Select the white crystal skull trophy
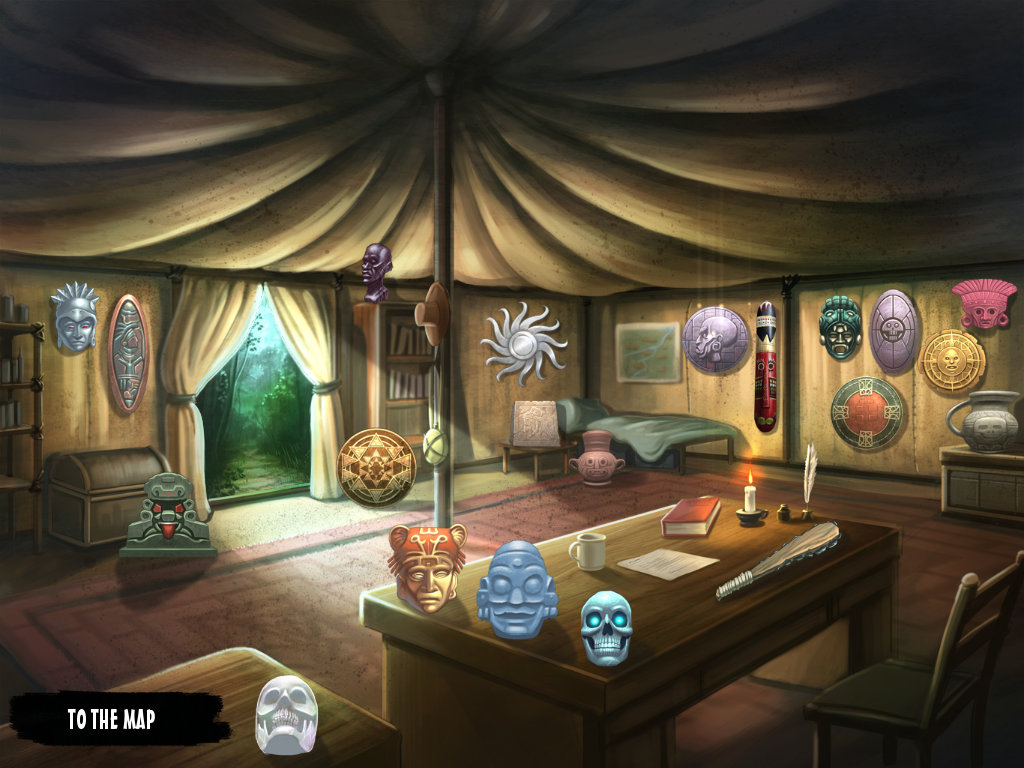Image resolution: width=1024 pixels, height=768 pixels. pyautogui.click(x=286, y=714)
